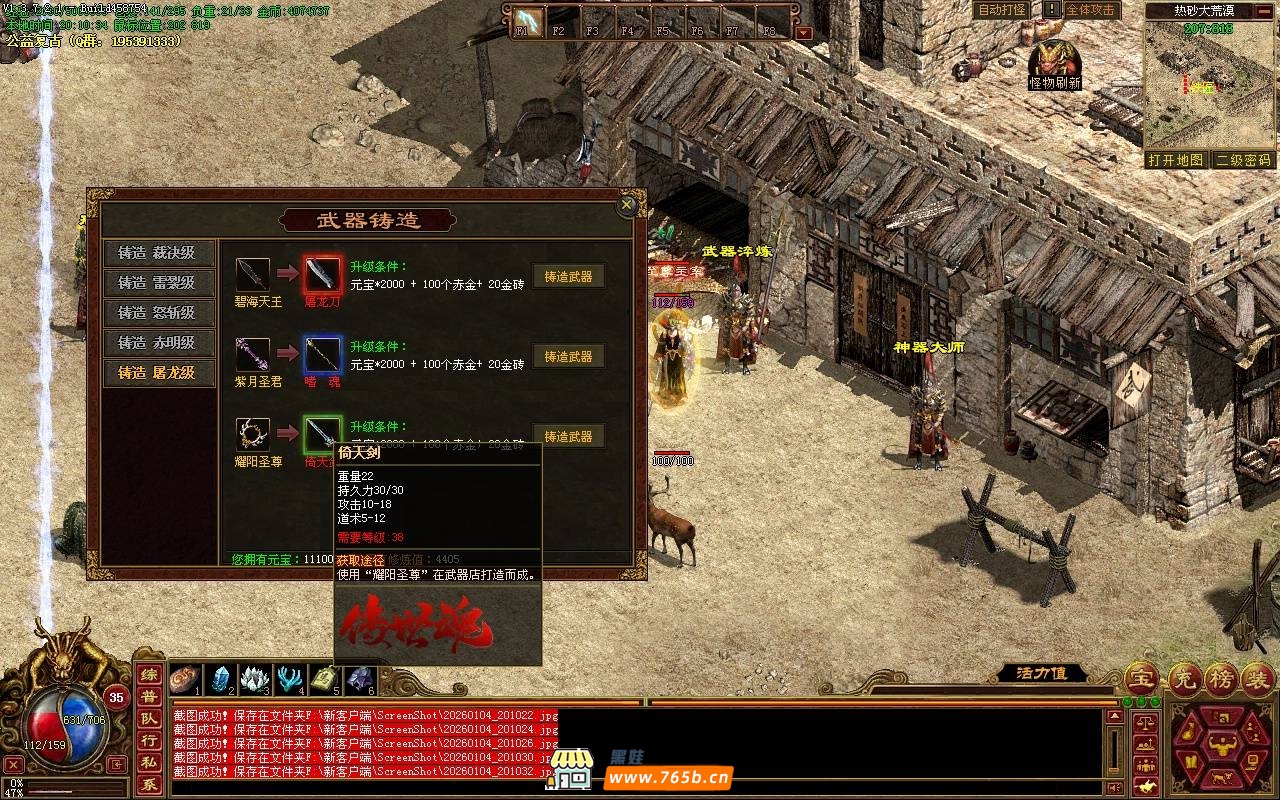Open the 榜 rankings round button
This screenshot has height=800, width=1280.
[x=1219, y=678]
